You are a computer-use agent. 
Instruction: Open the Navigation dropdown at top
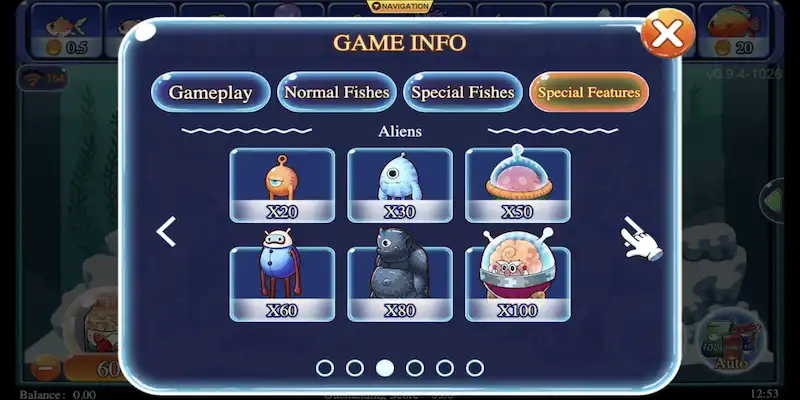[400, 7]
